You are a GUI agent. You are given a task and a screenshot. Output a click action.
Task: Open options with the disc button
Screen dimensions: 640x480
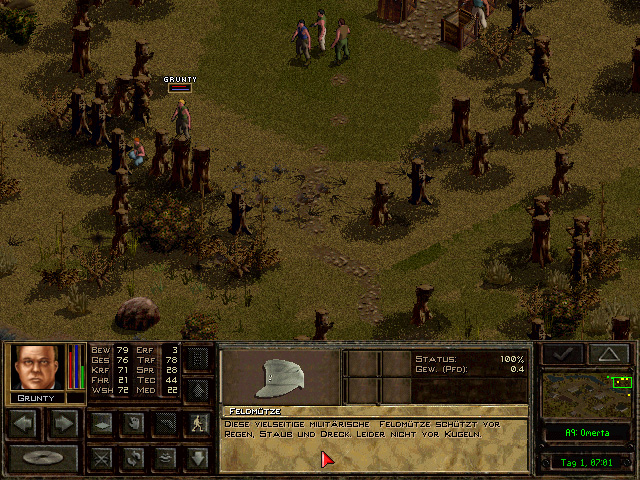click(x=42, y=459)
